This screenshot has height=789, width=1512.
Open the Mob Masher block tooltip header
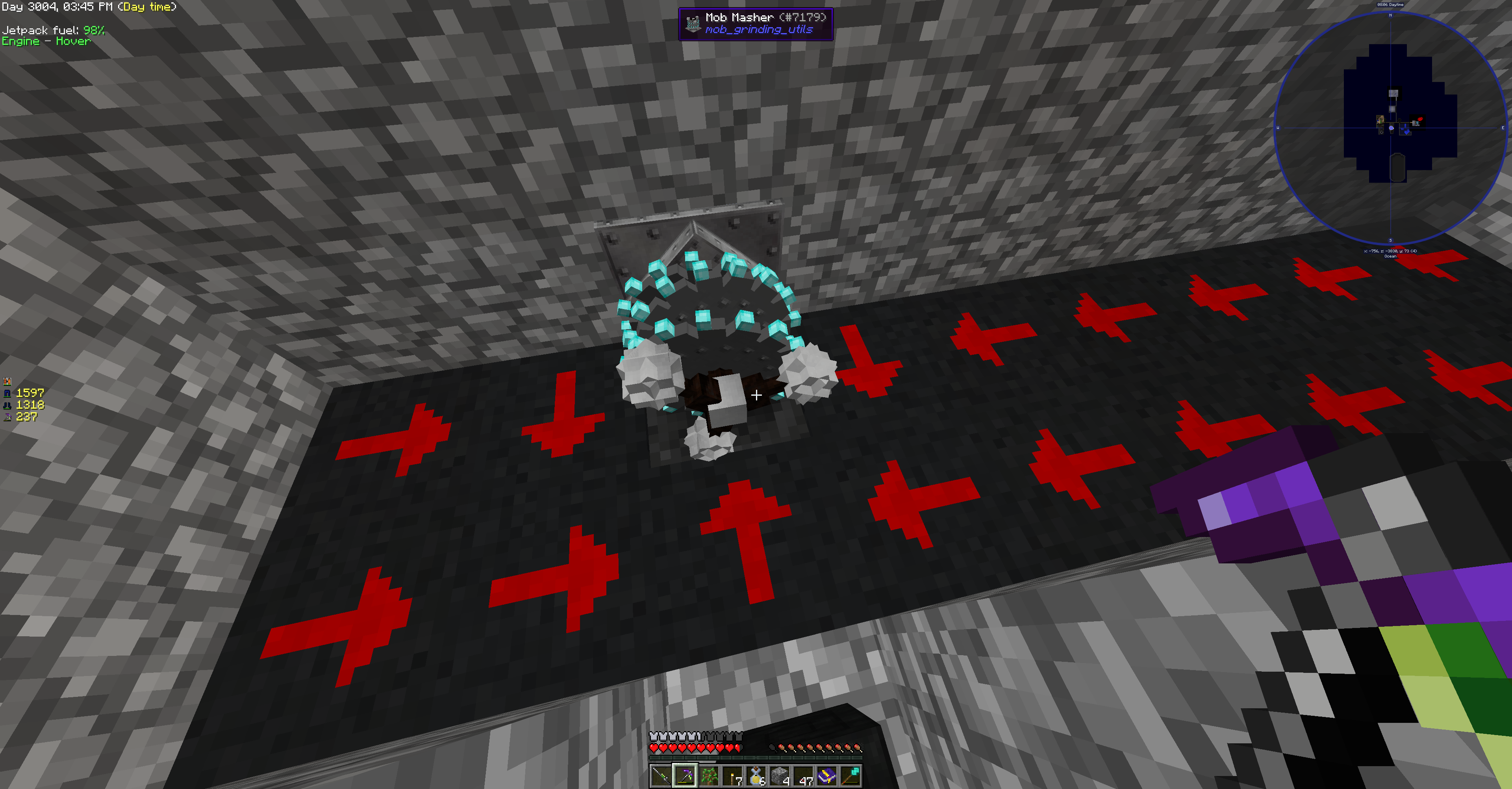click(757, 18)
